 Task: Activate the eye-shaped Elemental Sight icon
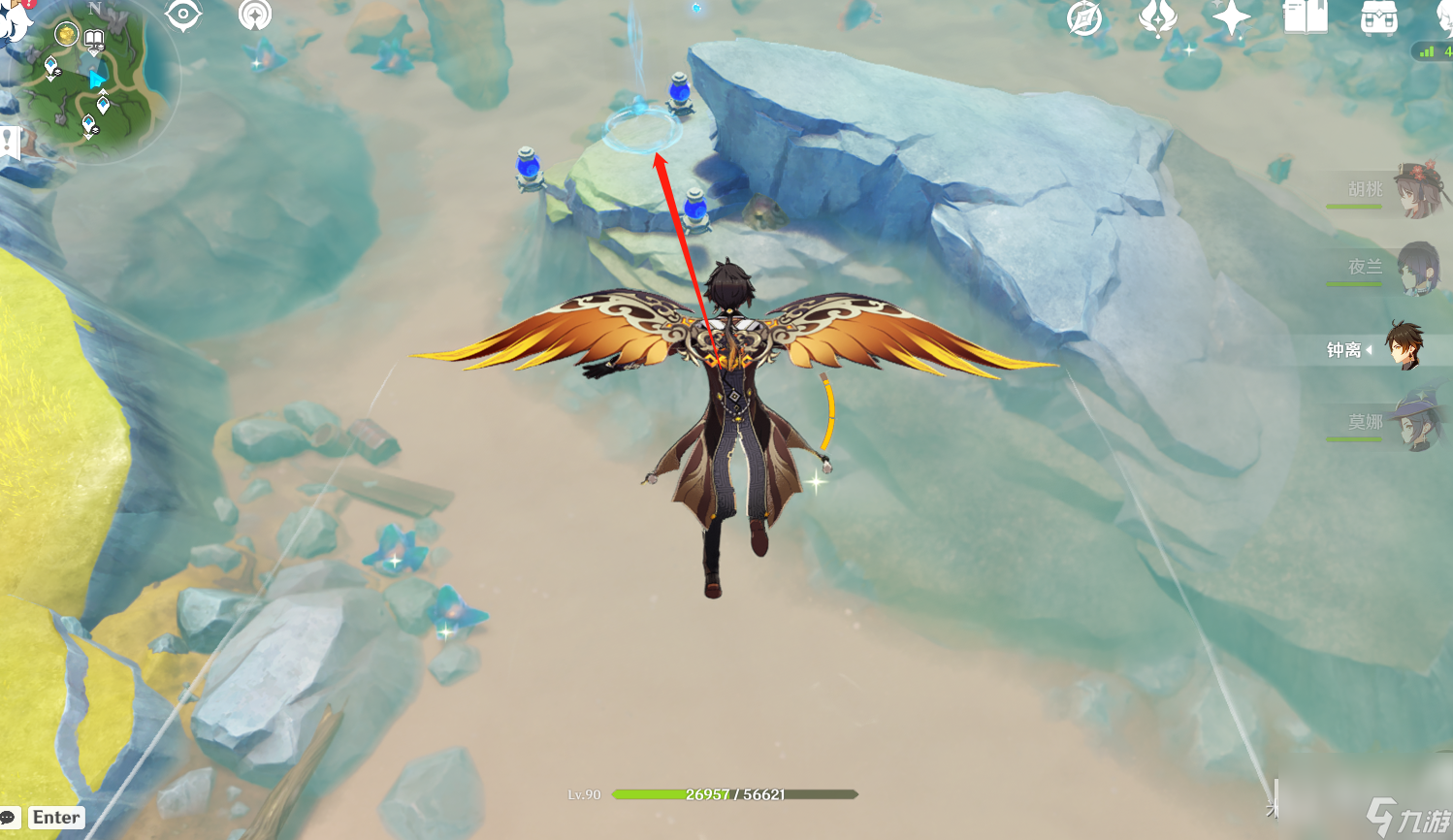coord(182,16)
